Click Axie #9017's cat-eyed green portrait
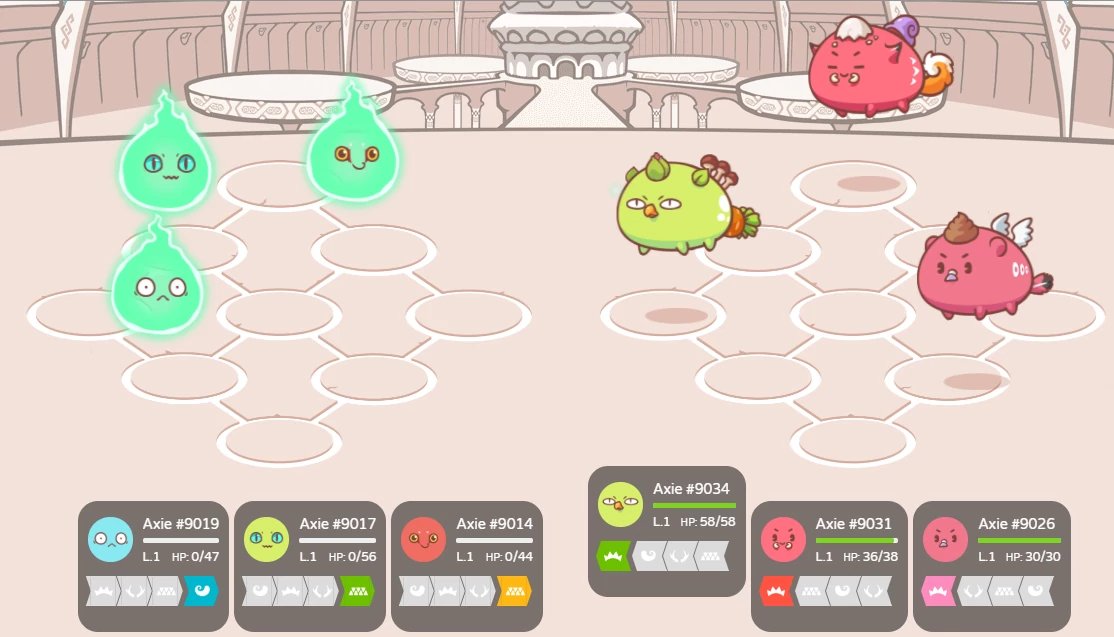 click(267, 539)
